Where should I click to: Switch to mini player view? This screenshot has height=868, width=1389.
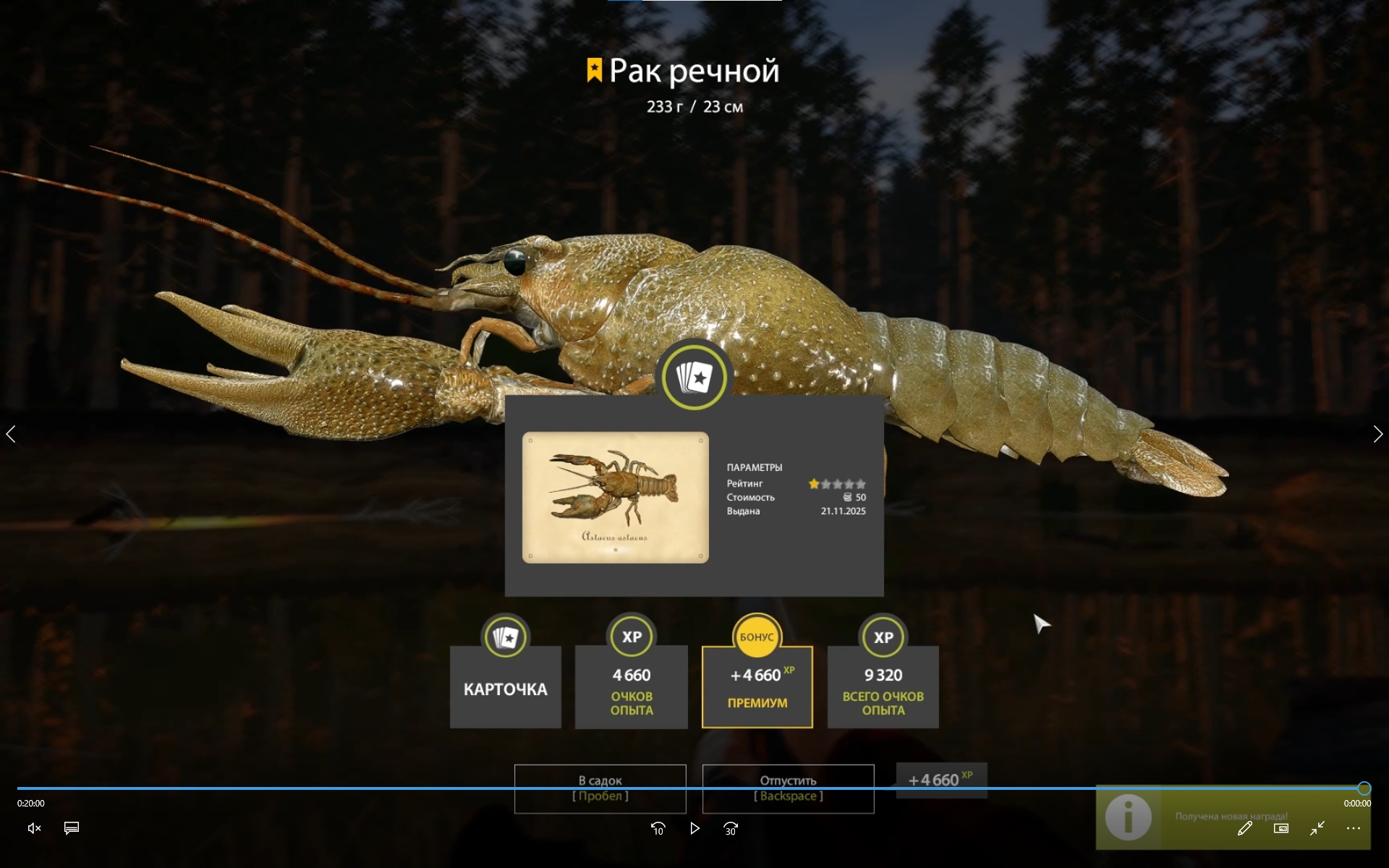click(1280, 828)
